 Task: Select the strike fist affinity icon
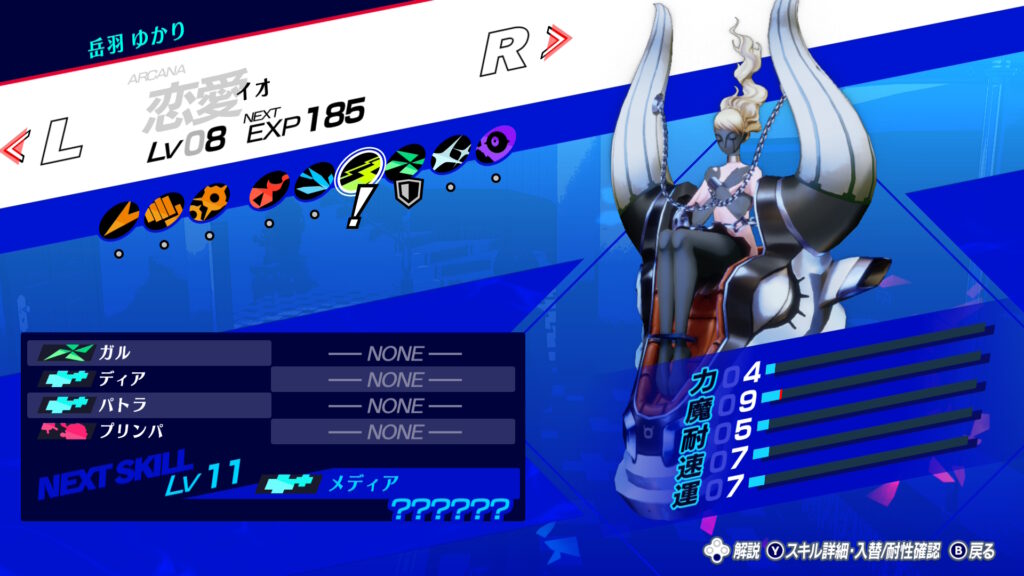[163, 210]
